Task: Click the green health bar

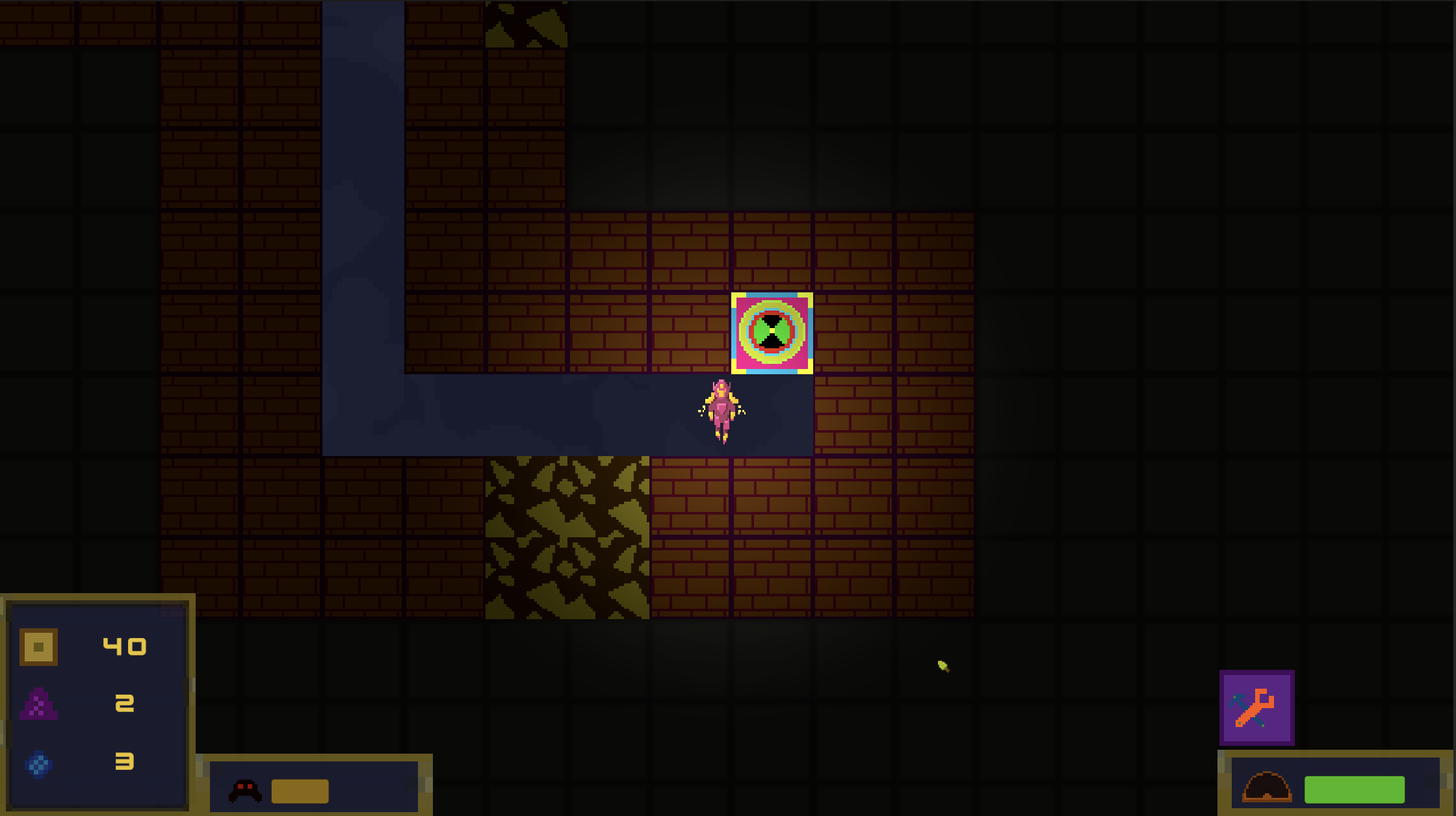Action: point(1356,789)
